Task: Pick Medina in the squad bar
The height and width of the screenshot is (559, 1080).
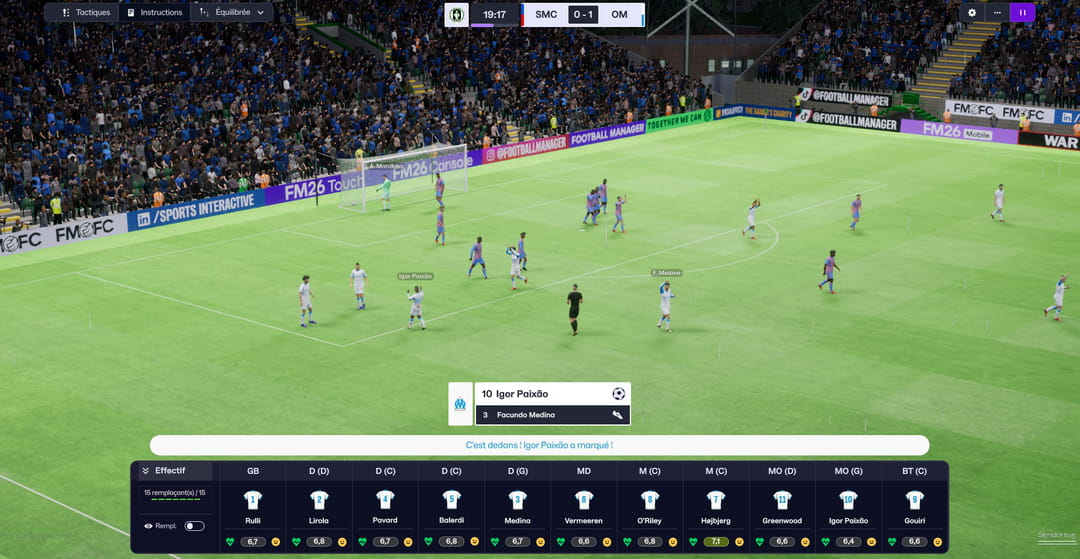Action: (517, 500)
